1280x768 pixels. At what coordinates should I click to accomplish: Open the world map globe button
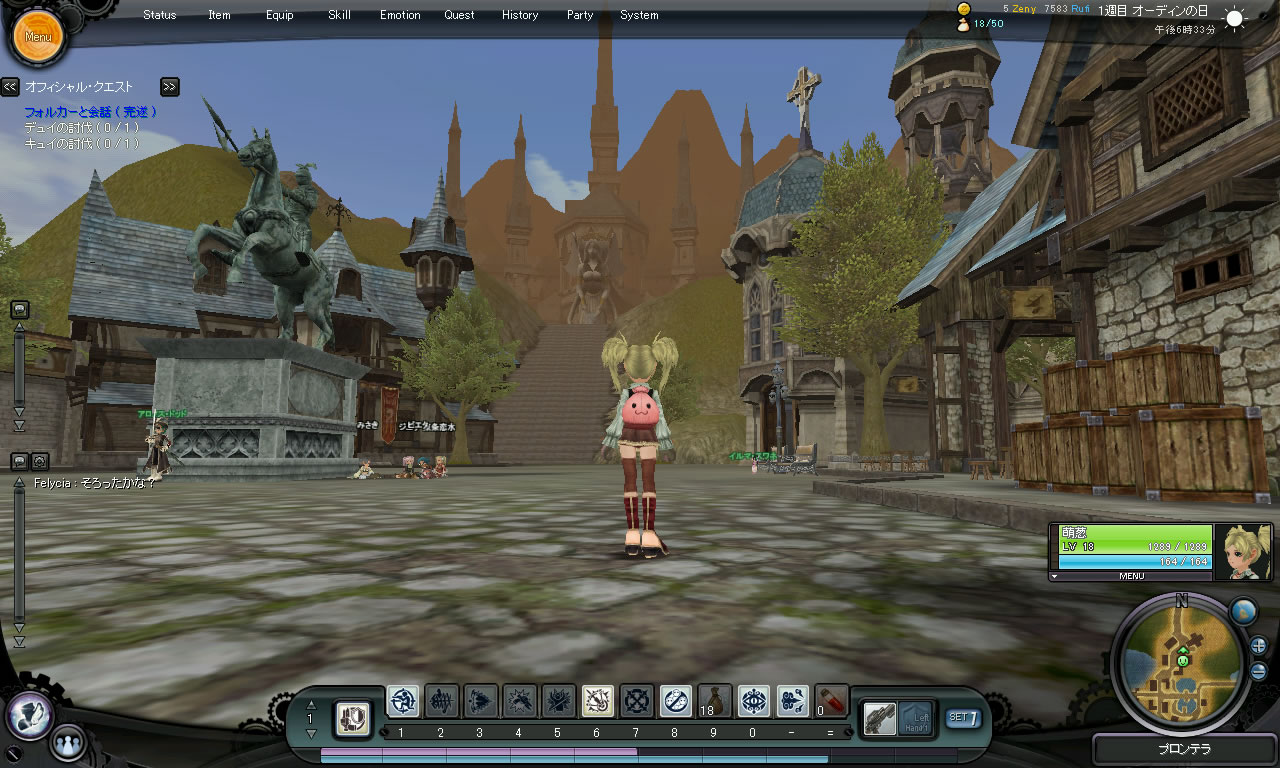1242,611
